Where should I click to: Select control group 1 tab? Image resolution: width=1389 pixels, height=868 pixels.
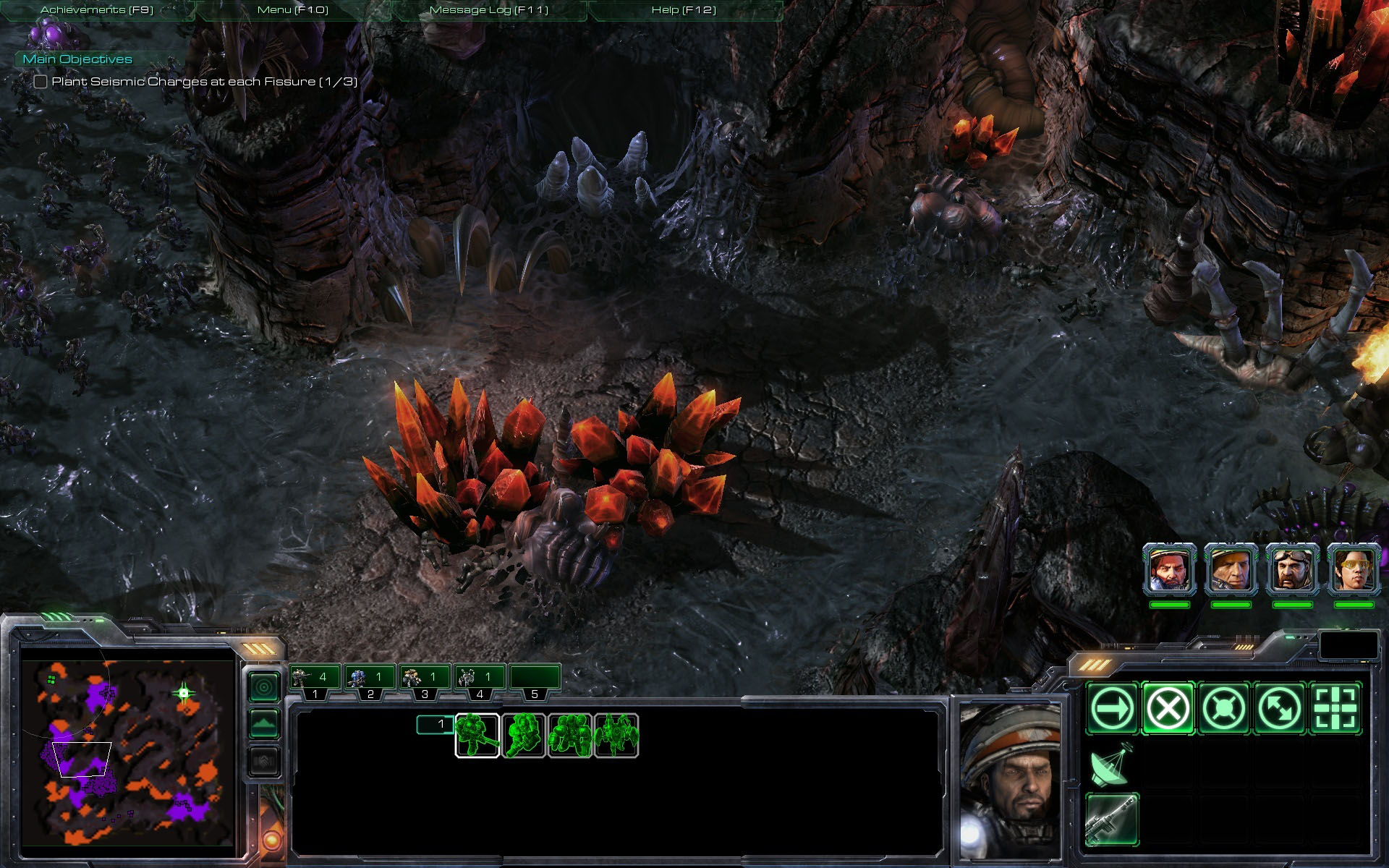point(315,681)
